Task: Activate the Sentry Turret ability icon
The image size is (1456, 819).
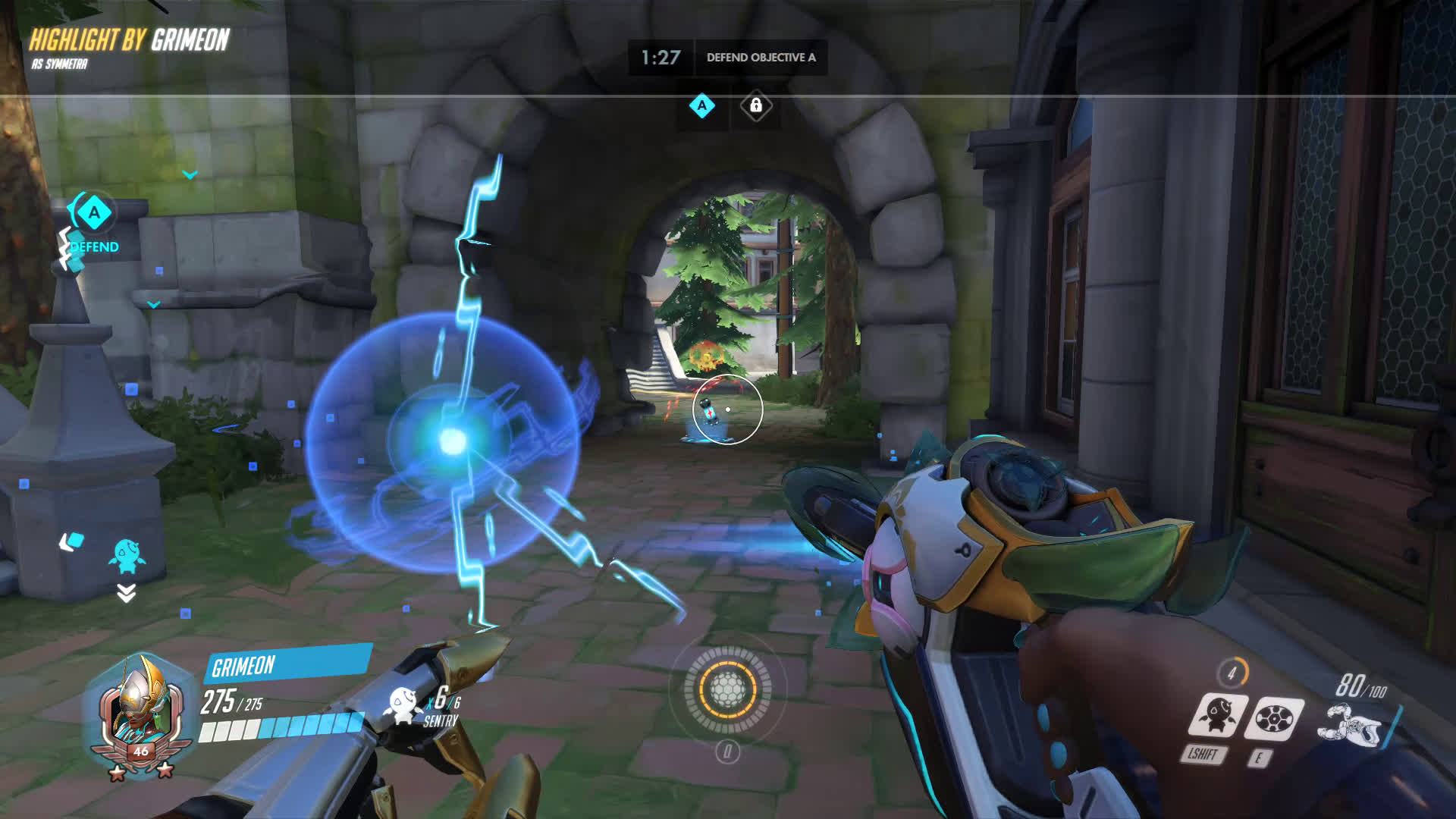Action: 1218,717
